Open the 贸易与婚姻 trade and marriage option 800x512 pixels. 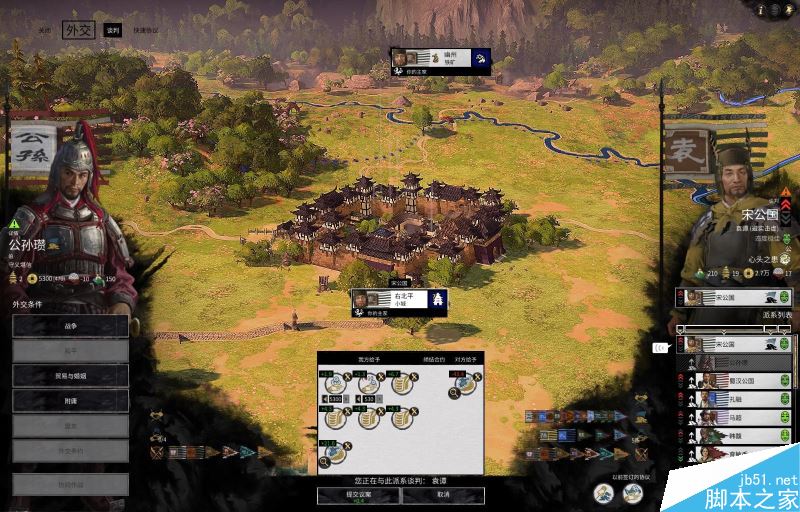point(70,375)
